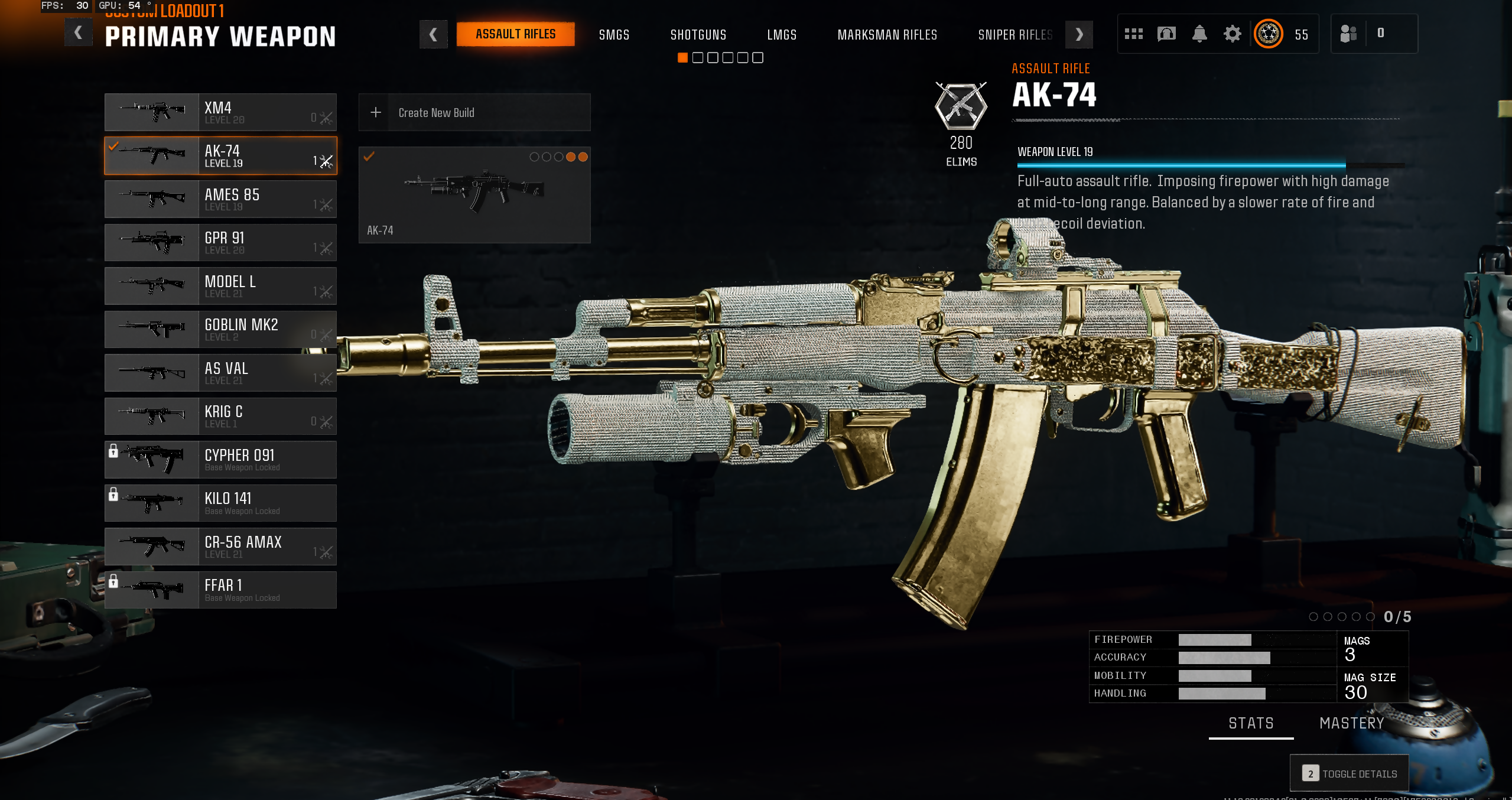Open the Mastery tab
The image size is (1512, 800).
(x=1351, y=723)
